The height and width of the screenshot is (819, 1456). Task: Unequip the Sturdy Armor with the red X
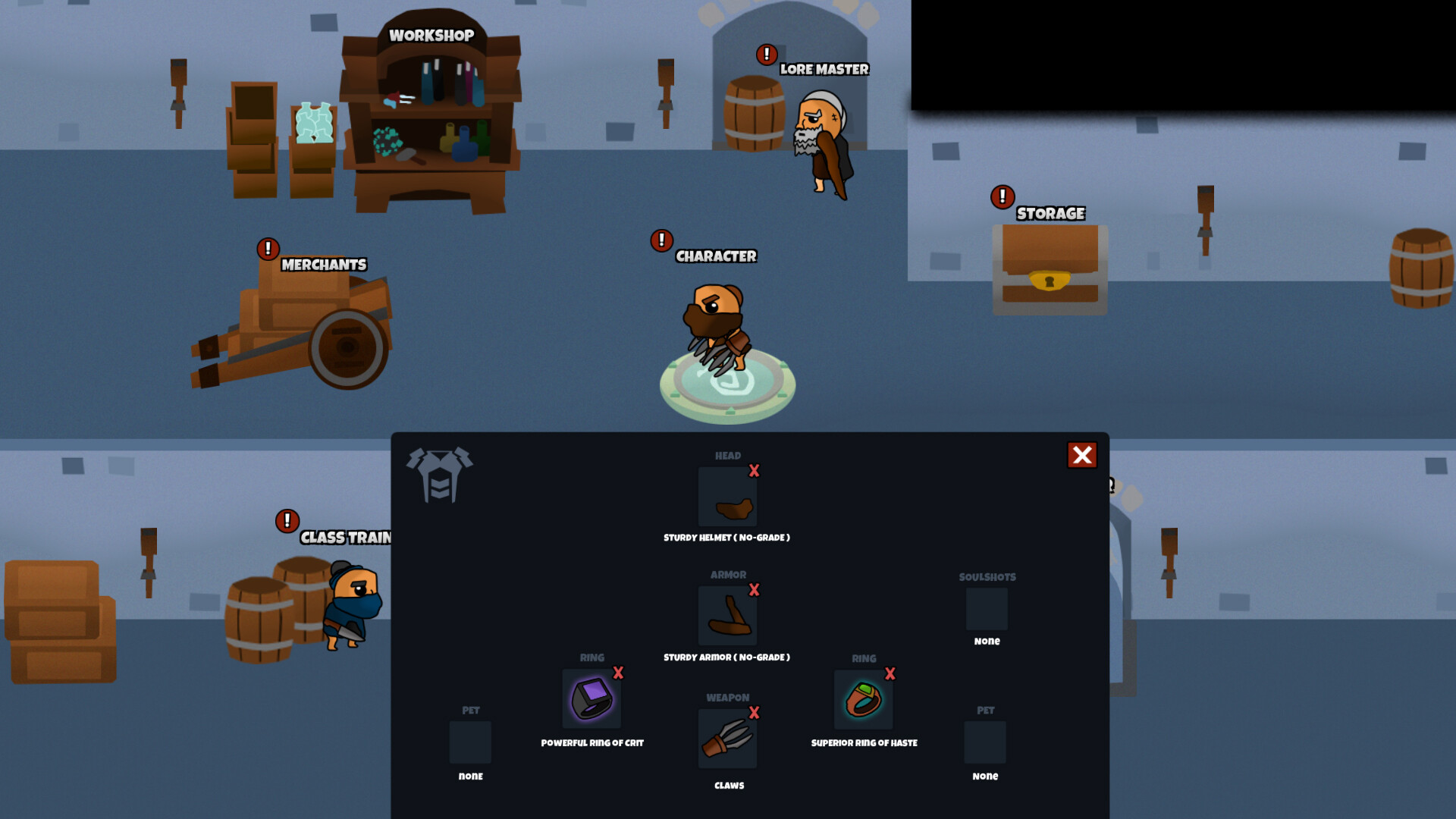click(x=754, y=591)
